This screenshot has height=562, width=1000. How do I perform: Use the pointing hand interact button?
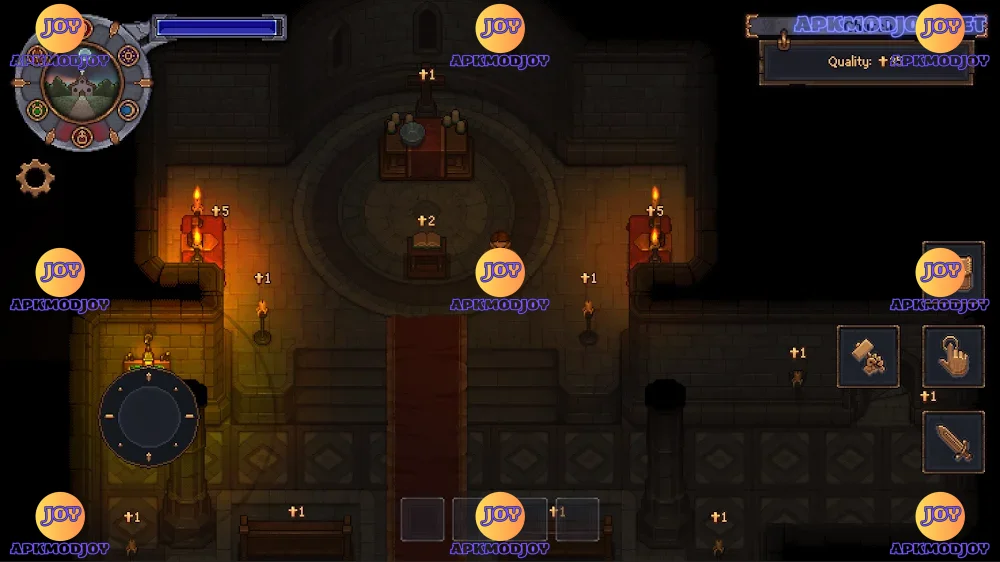(x=953, y=357)
